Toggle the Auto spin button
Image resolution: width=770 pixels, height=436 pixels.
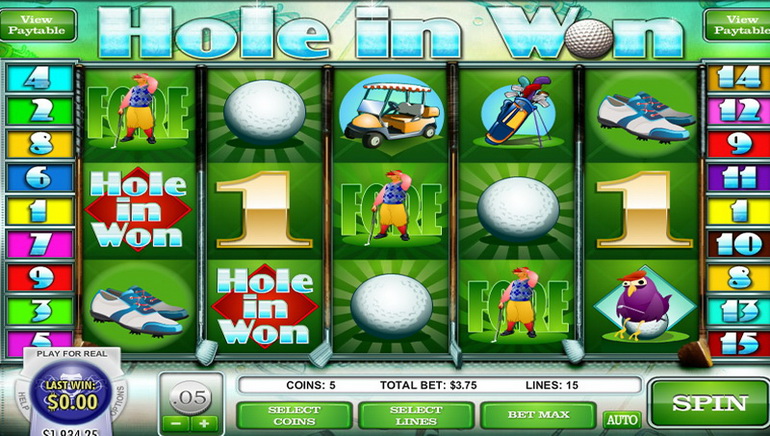click(622, 419)
